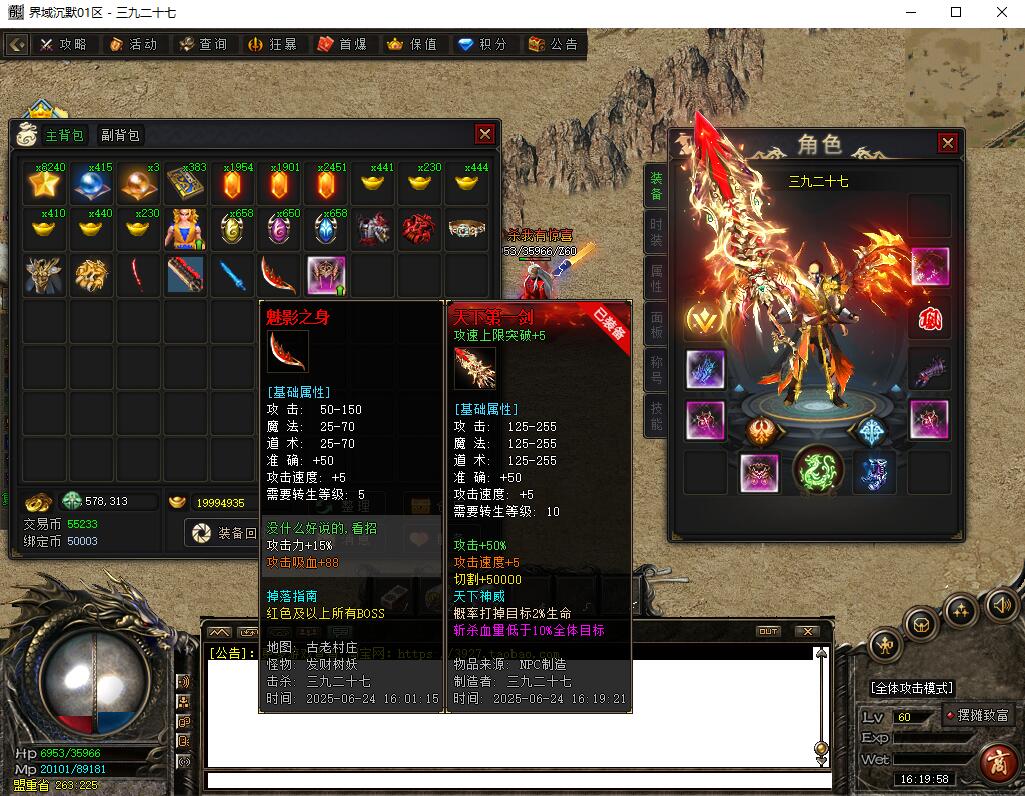Select the red curved blade 魅影之身
The image size is (1025, 796).
click(279, 274)
